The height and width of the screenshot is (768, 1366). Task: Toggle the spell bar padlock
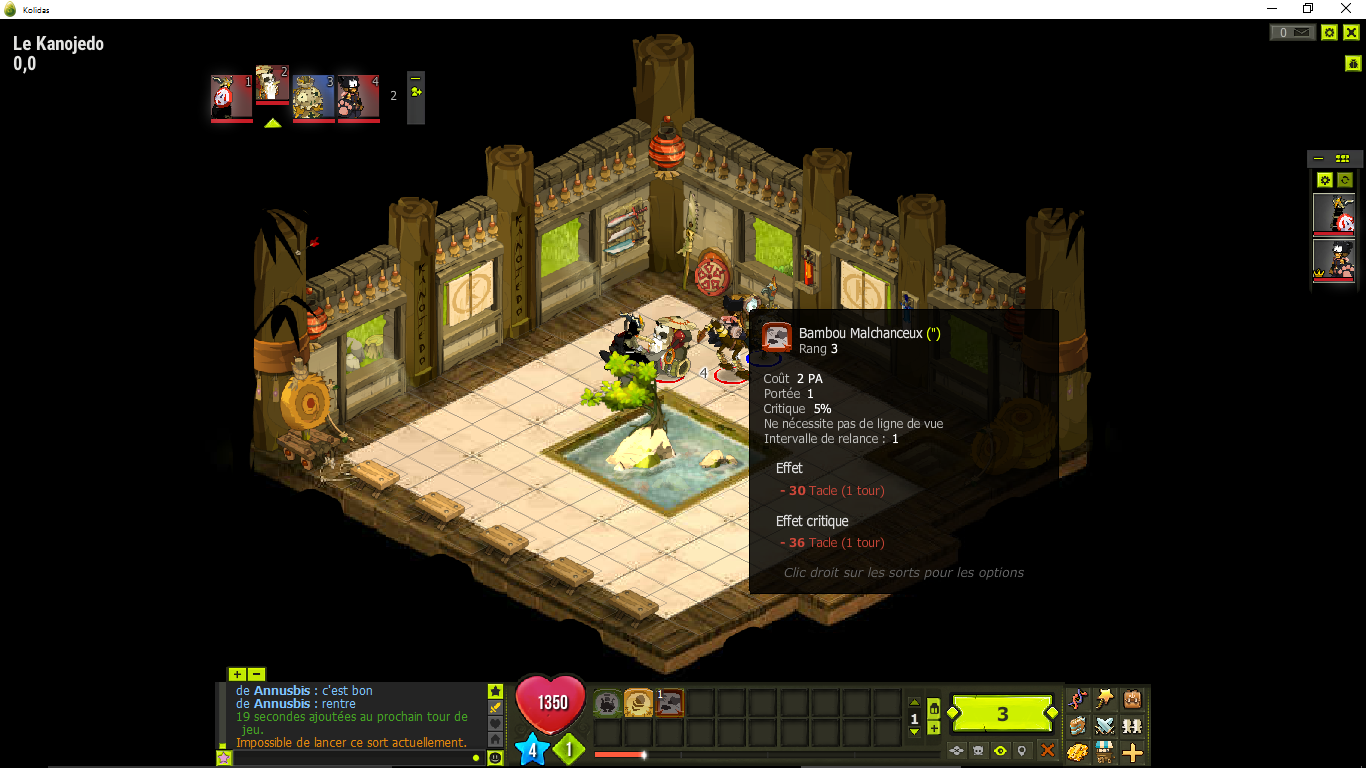click(x=933, y=709)
